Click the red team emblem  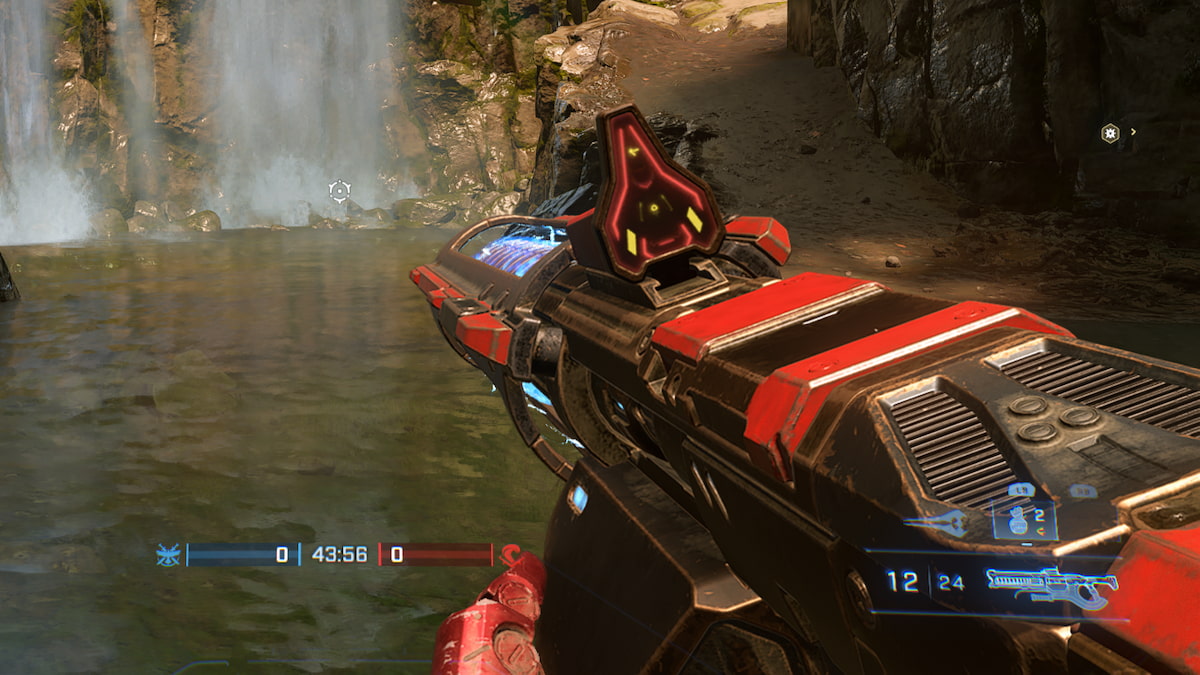click(512, 555)
